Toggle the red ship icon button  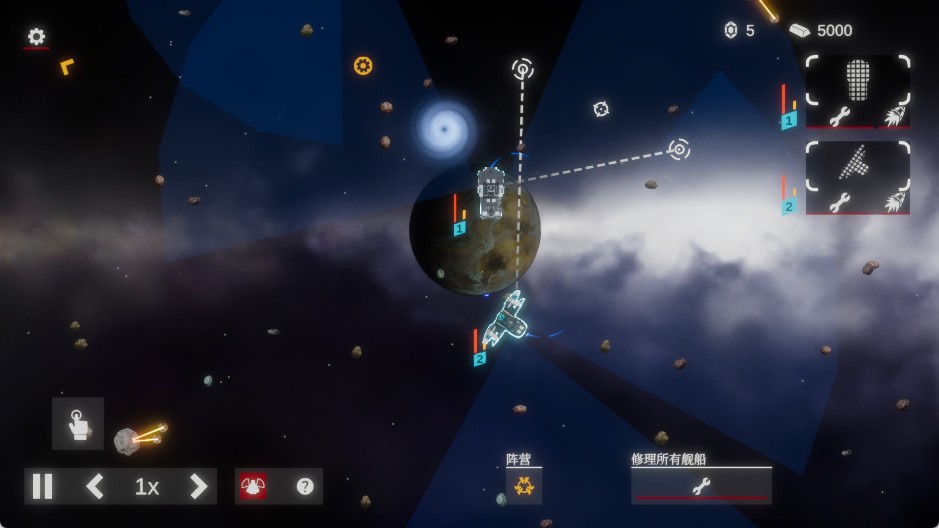(x=253, y=487)
